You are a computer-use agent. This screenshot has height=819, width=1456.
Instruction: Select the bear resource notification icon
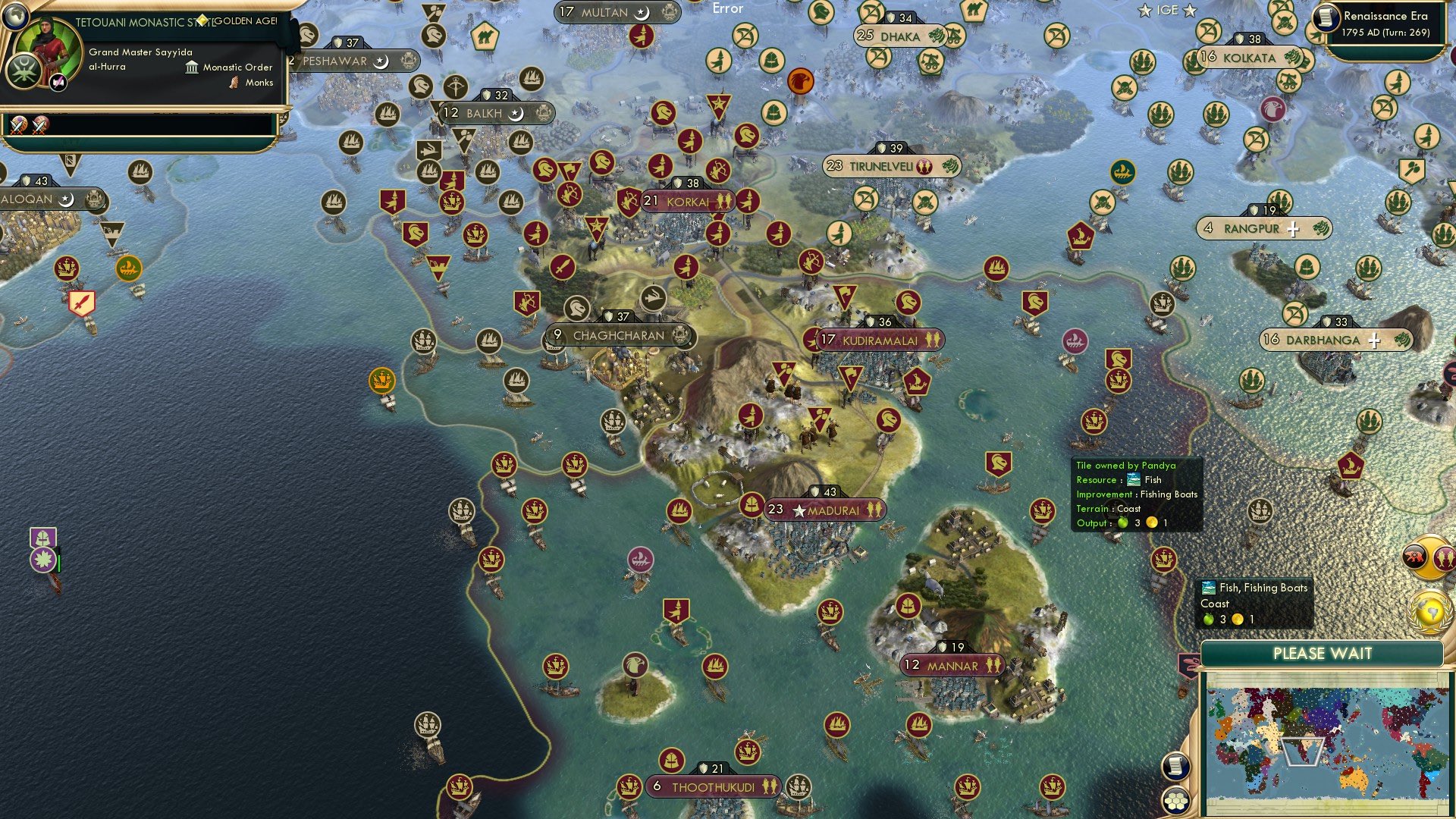tap(1415, 557)
